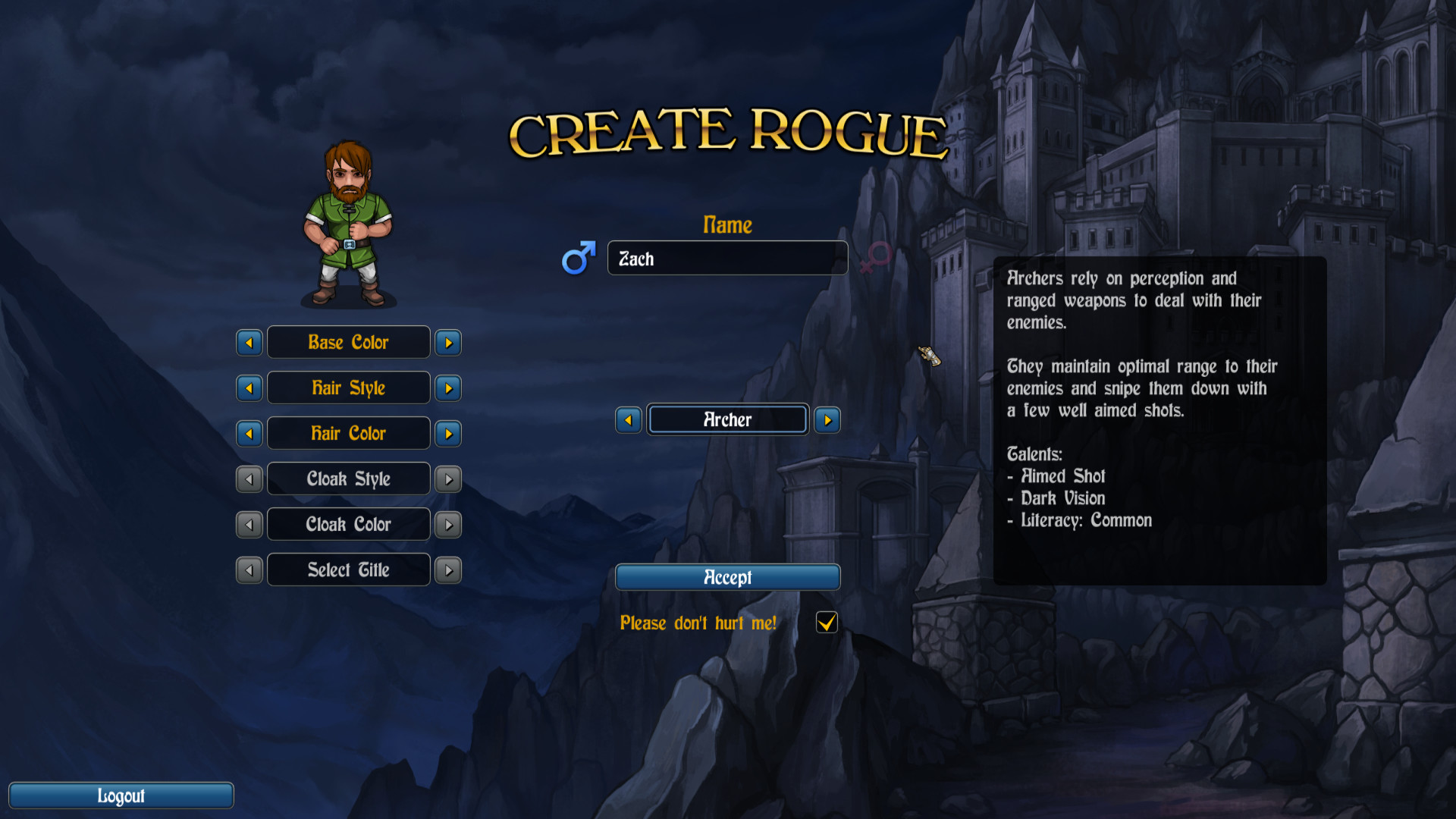Click the right arrow next to Cloak Style
Viewport: 1456px width, 819px height.
point(447,479)
